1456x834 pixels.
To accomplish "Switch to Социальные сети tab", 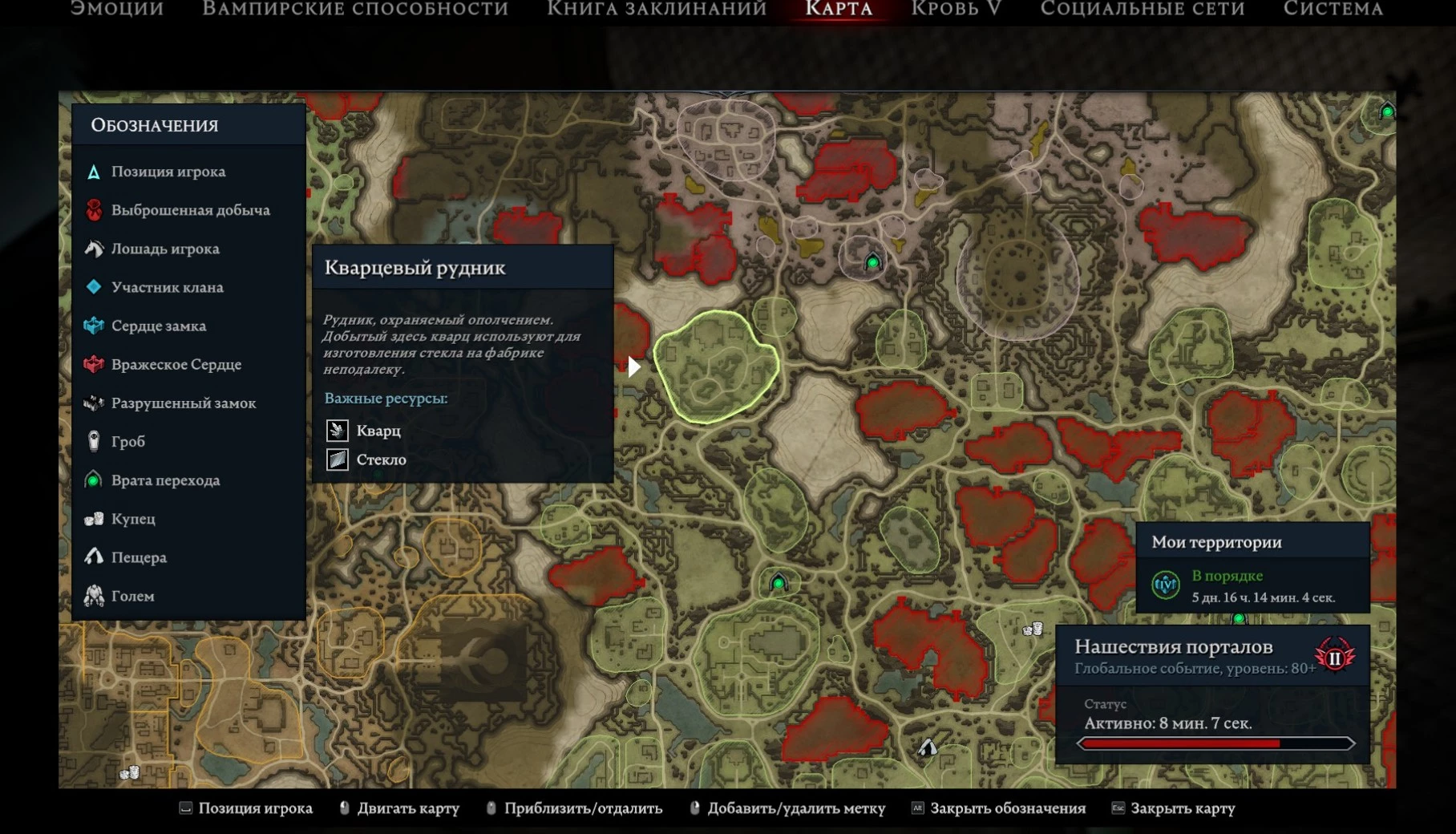I will (1143, 9).
